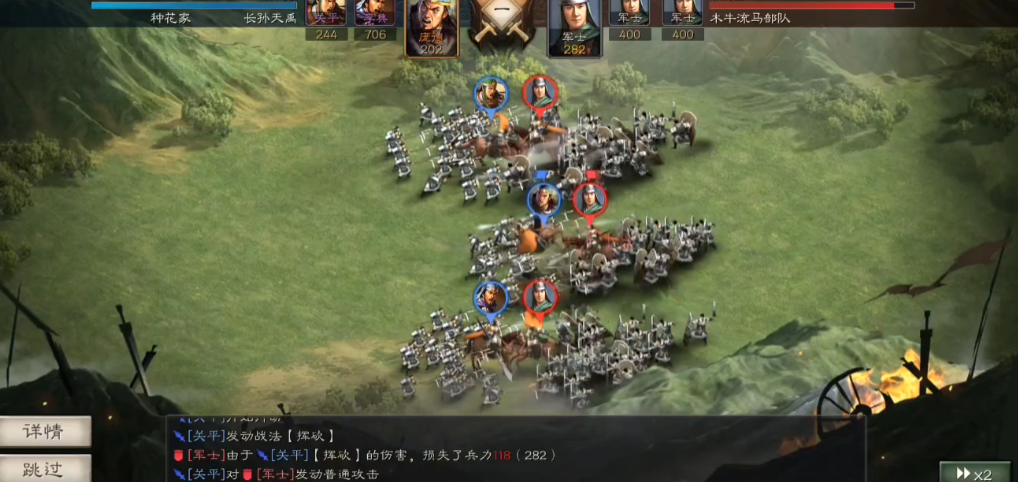
Task: Open the 详情 battle details
Action: click(45, 432)
